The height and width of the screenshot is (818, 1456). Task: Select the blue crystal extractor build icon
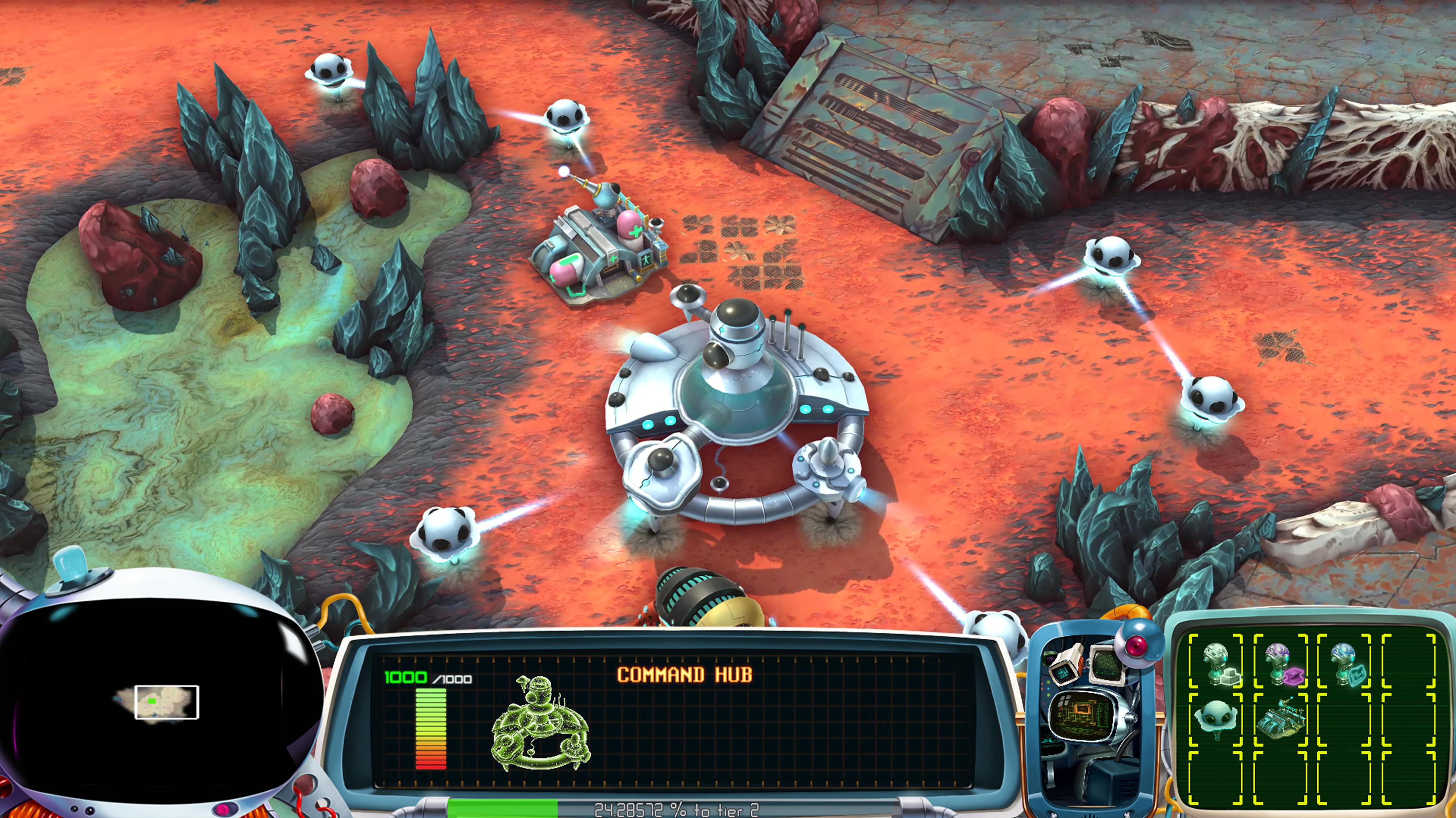coord(1345,664)
